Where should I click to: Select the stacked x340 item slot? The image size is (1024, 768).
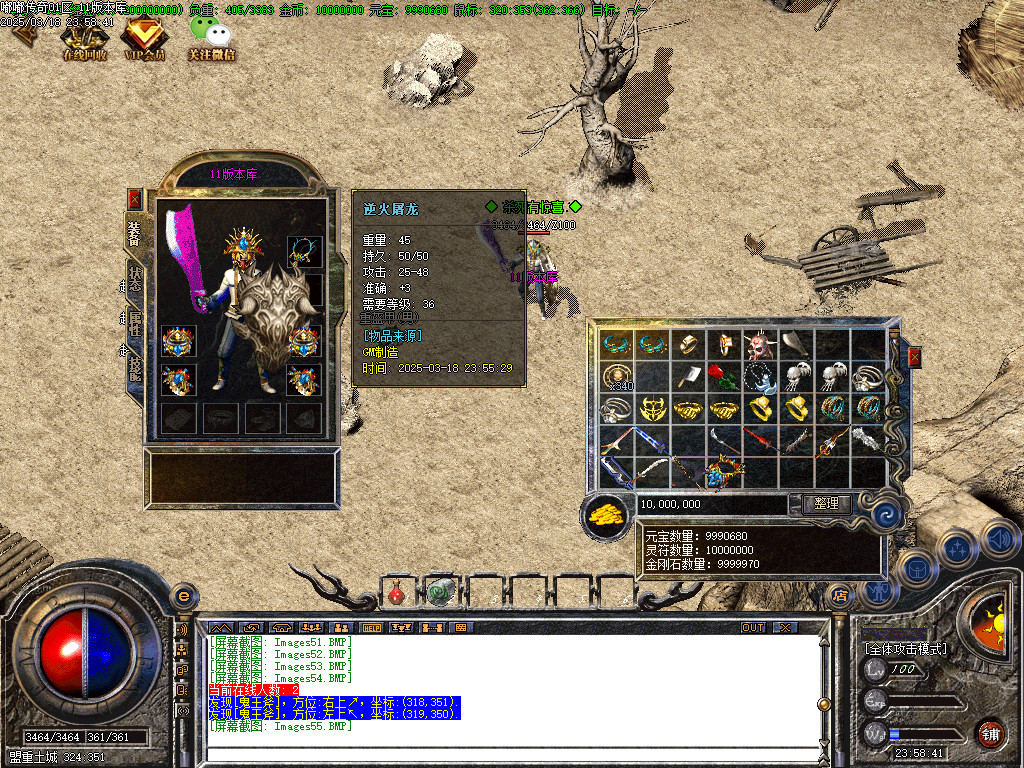[x=617, y=377]
